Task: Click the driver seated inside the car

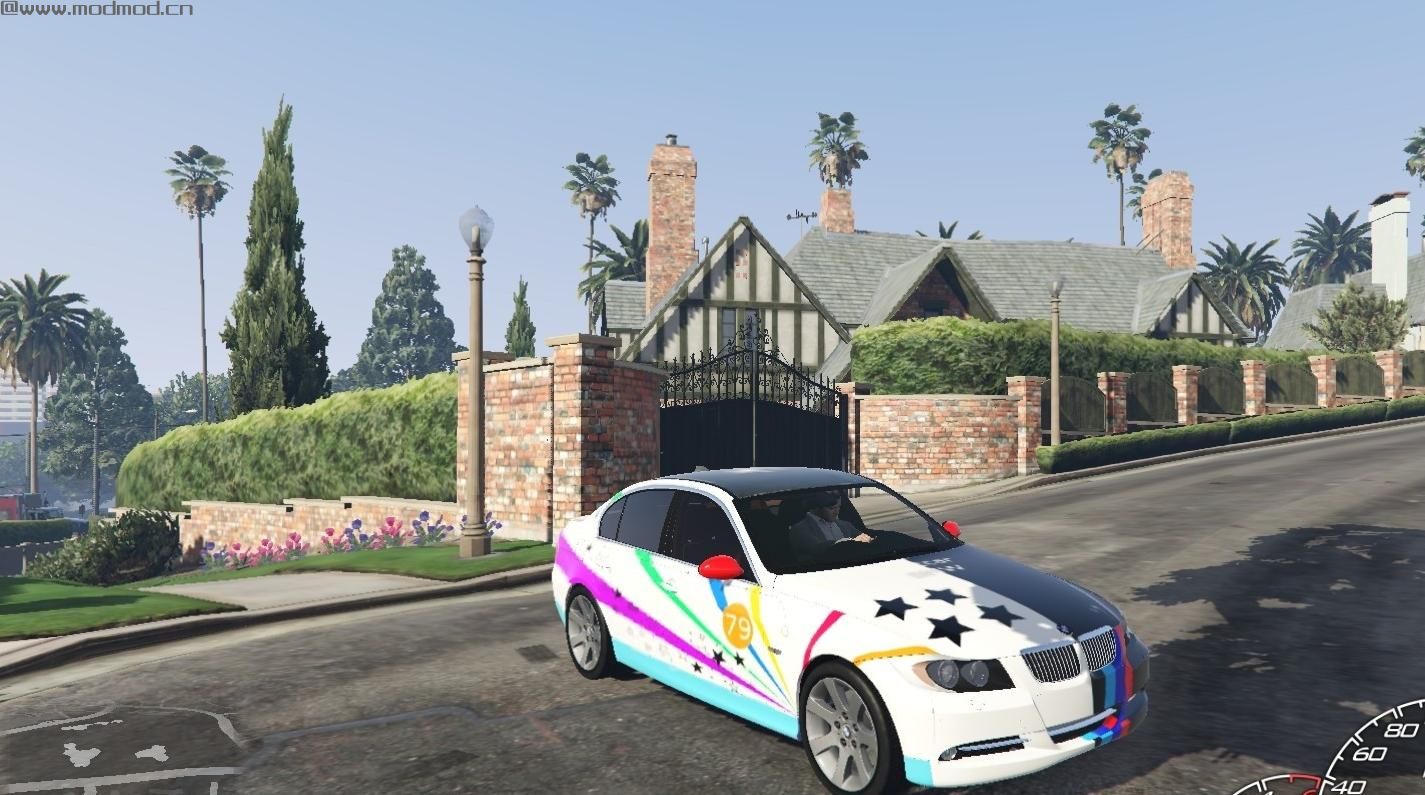Action: [822, 525]
